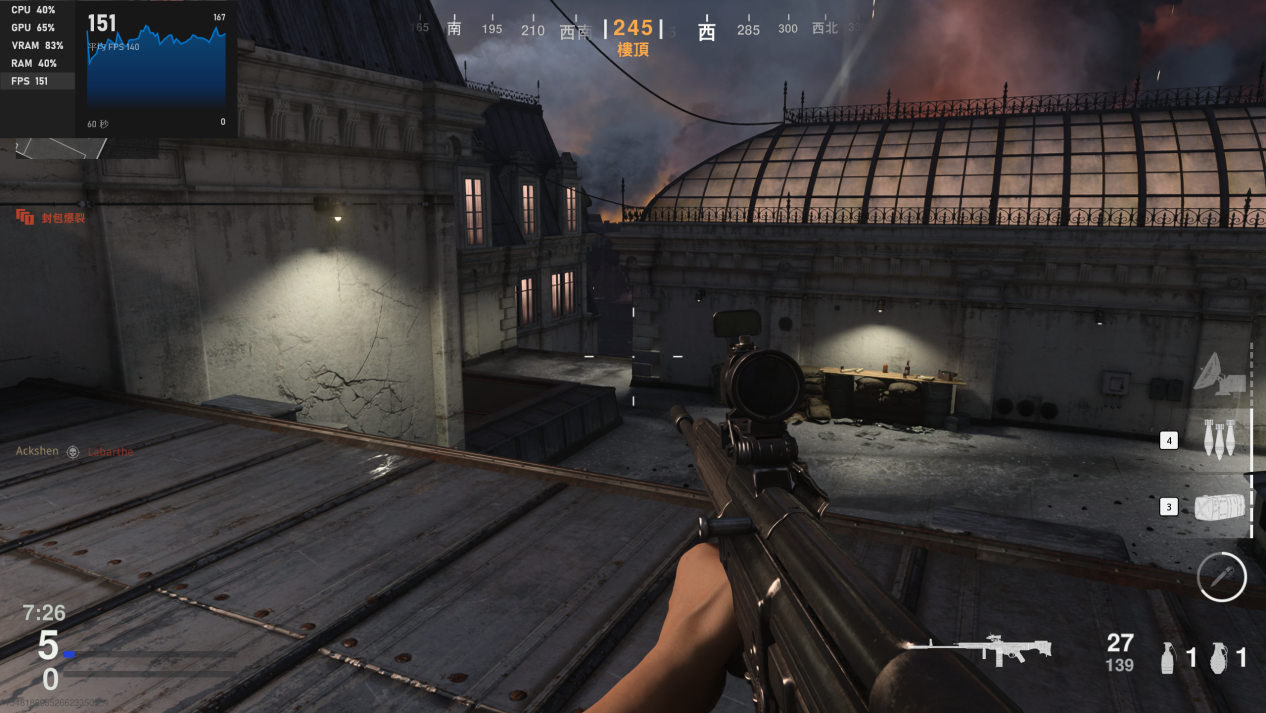Click the equipped rifle silhouette icon
The height and width of the screenshot is (713, 1266).
coord(978,648)
